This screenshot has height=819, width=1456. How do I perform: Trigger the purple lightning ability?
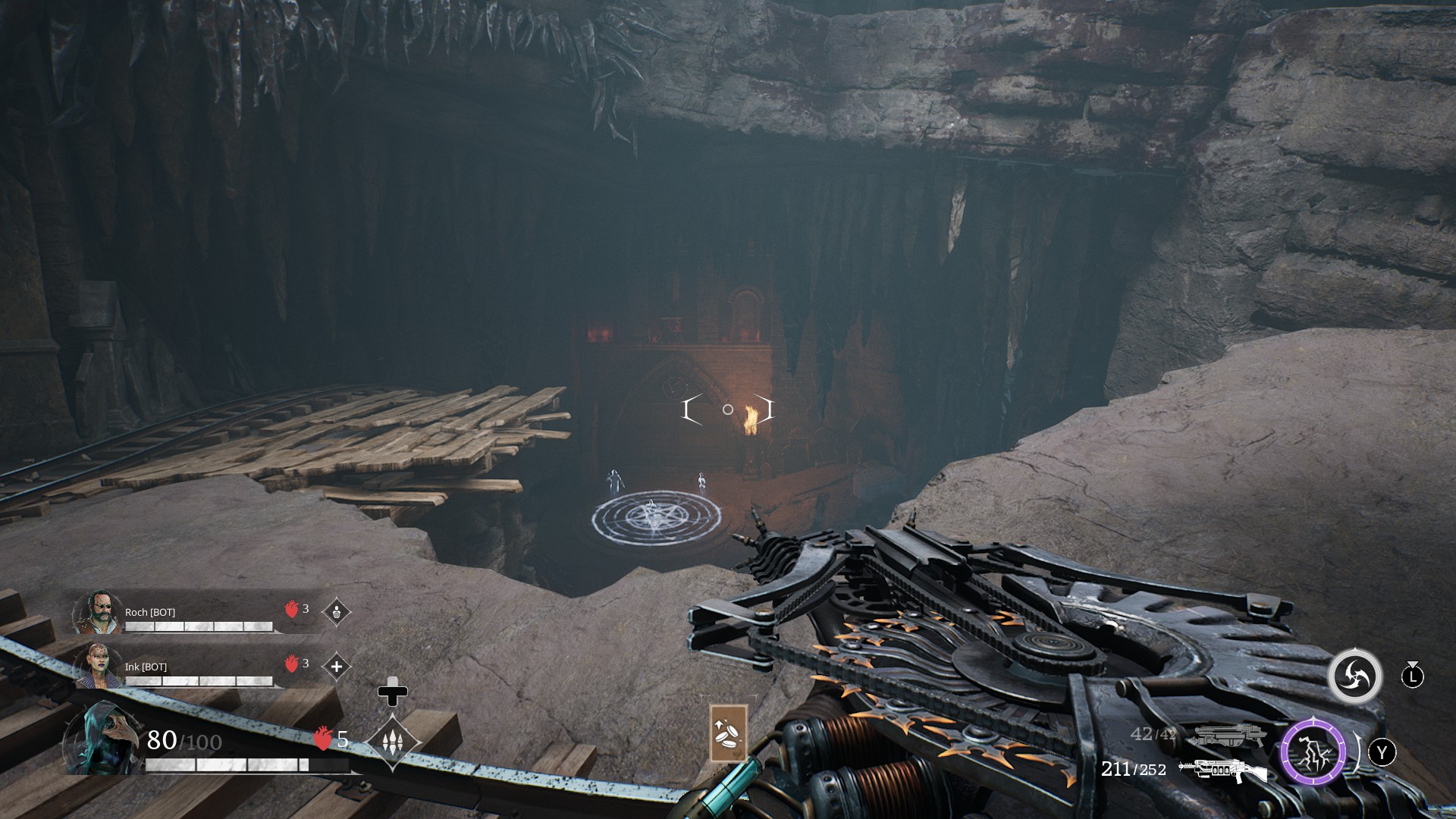tap(1313, 752)
